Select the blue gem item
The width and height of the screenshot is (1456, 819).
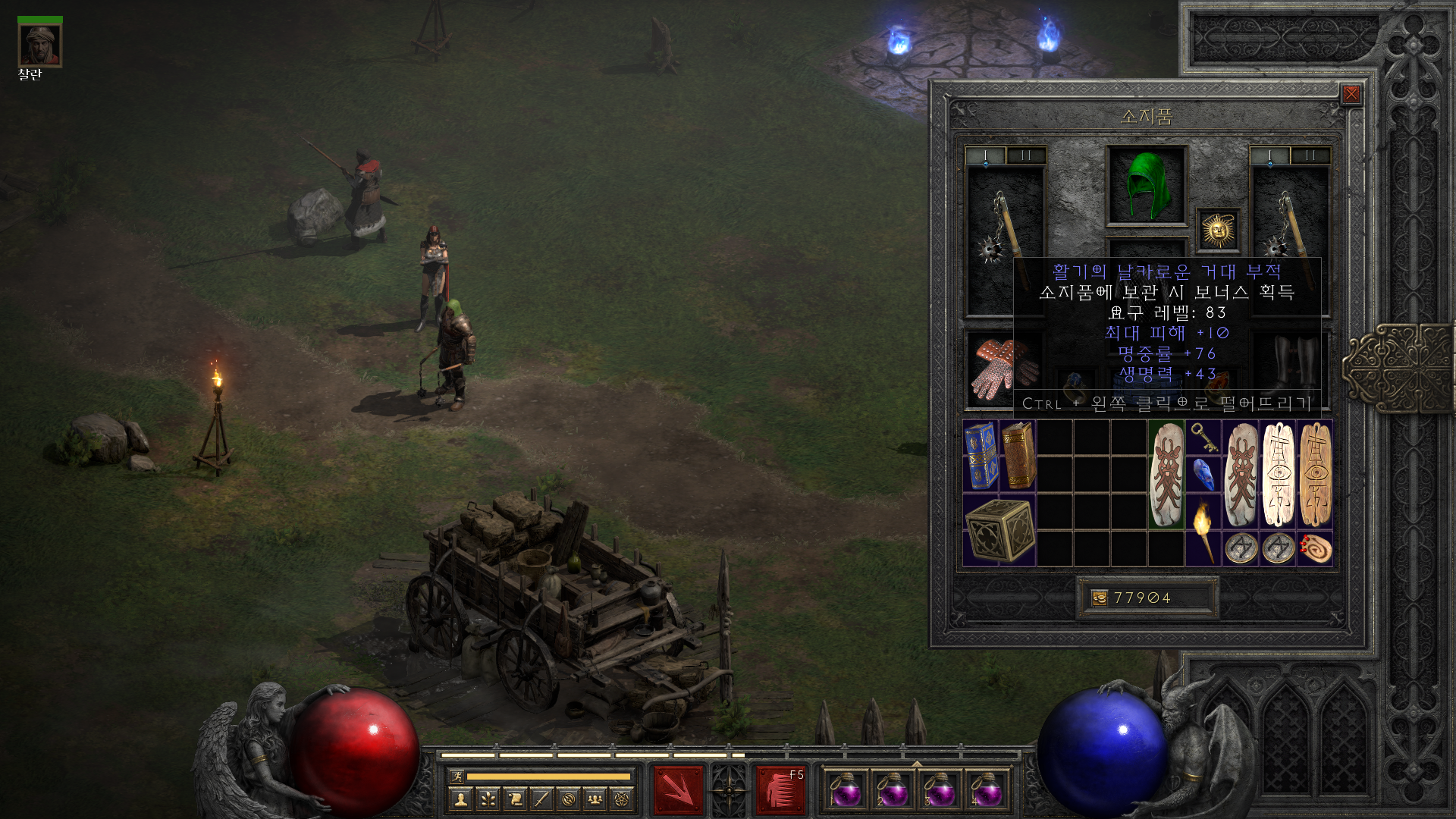coord(1203,475)
